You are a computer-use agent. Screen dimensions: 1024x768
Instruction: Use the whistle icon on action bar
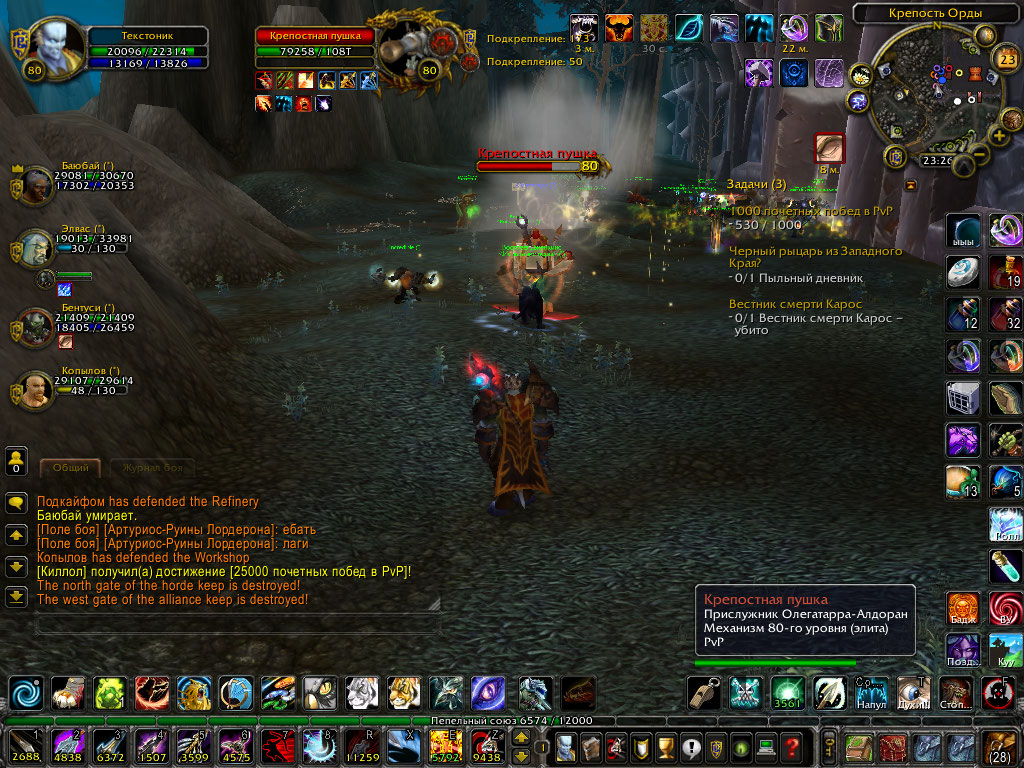point(704,692)
